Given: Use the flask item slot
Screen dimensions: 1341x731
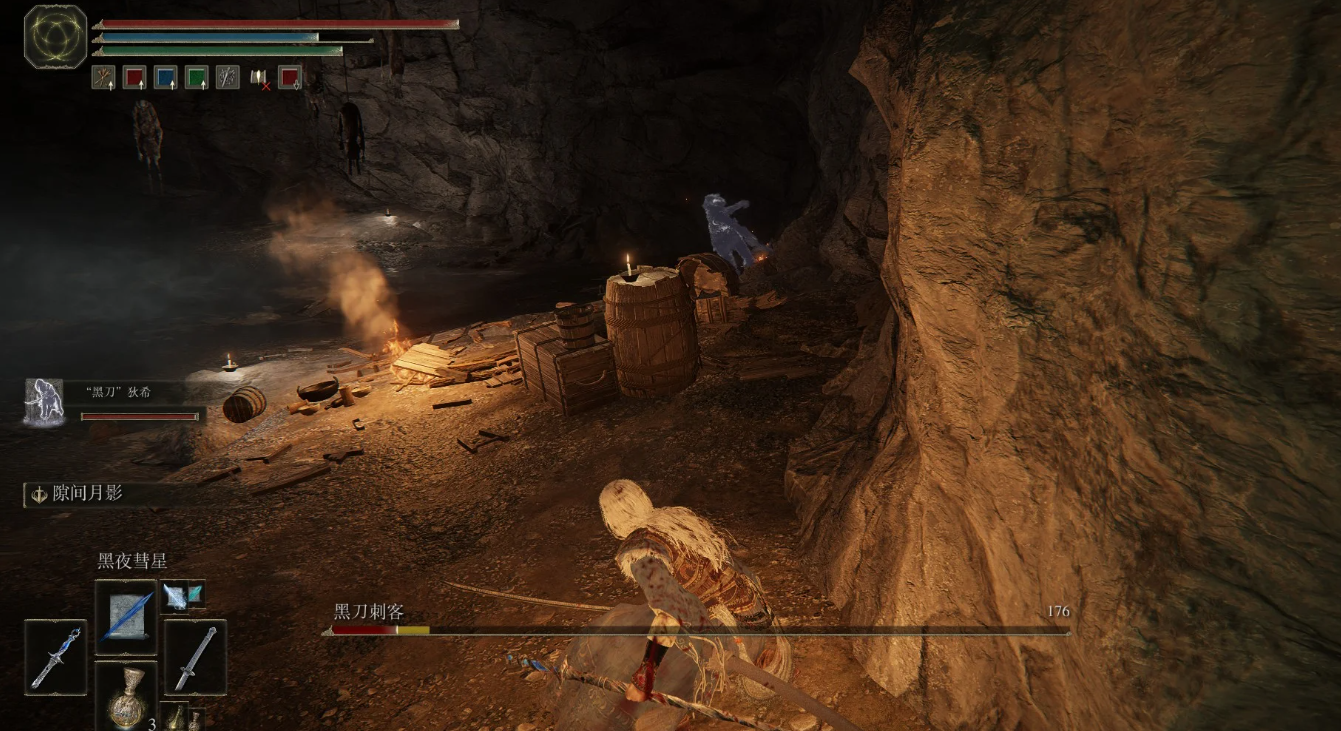Looking at the screenshot, I should [x=126, y=696].
